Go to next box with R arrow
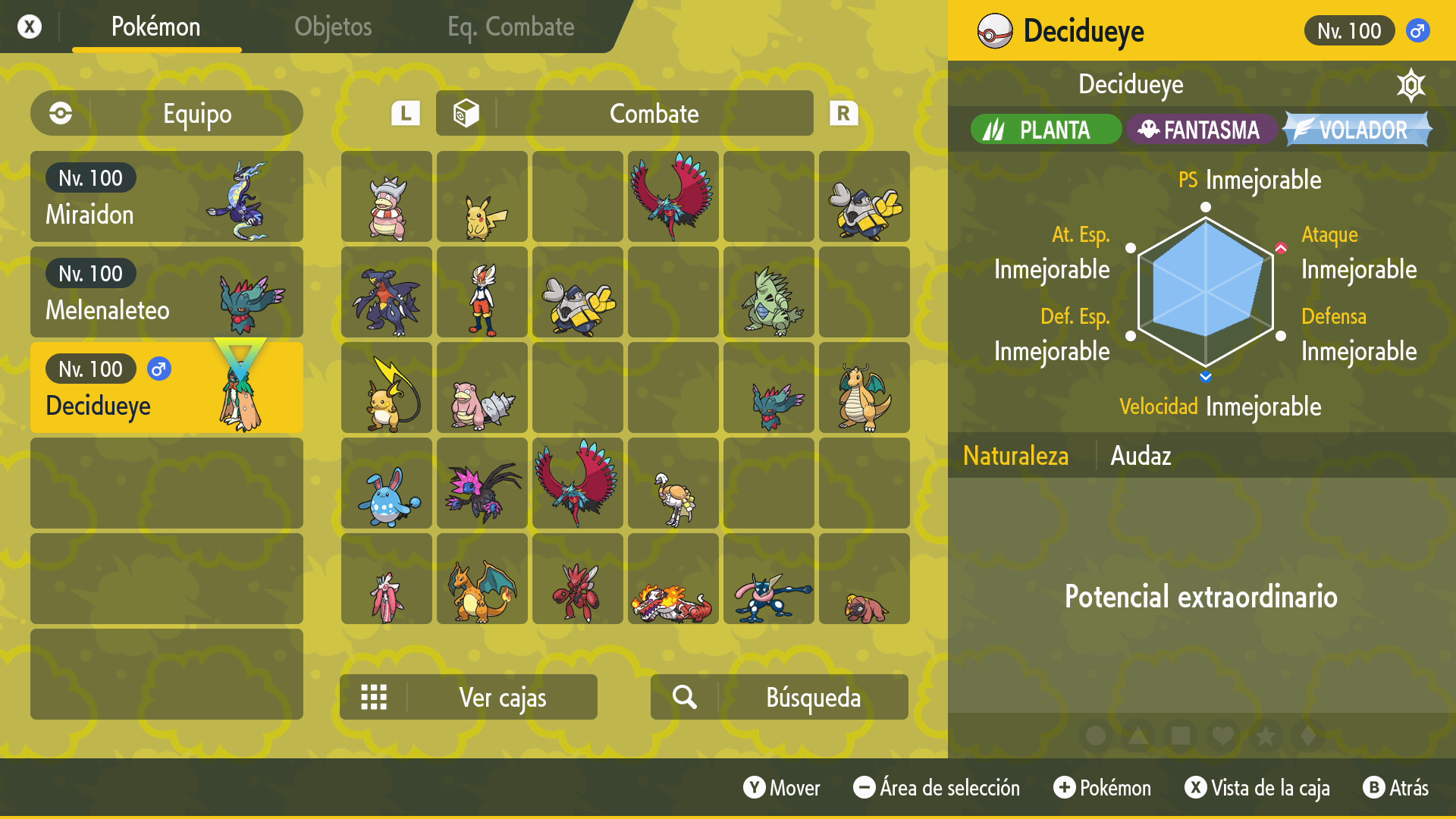 tap(843, 114)
